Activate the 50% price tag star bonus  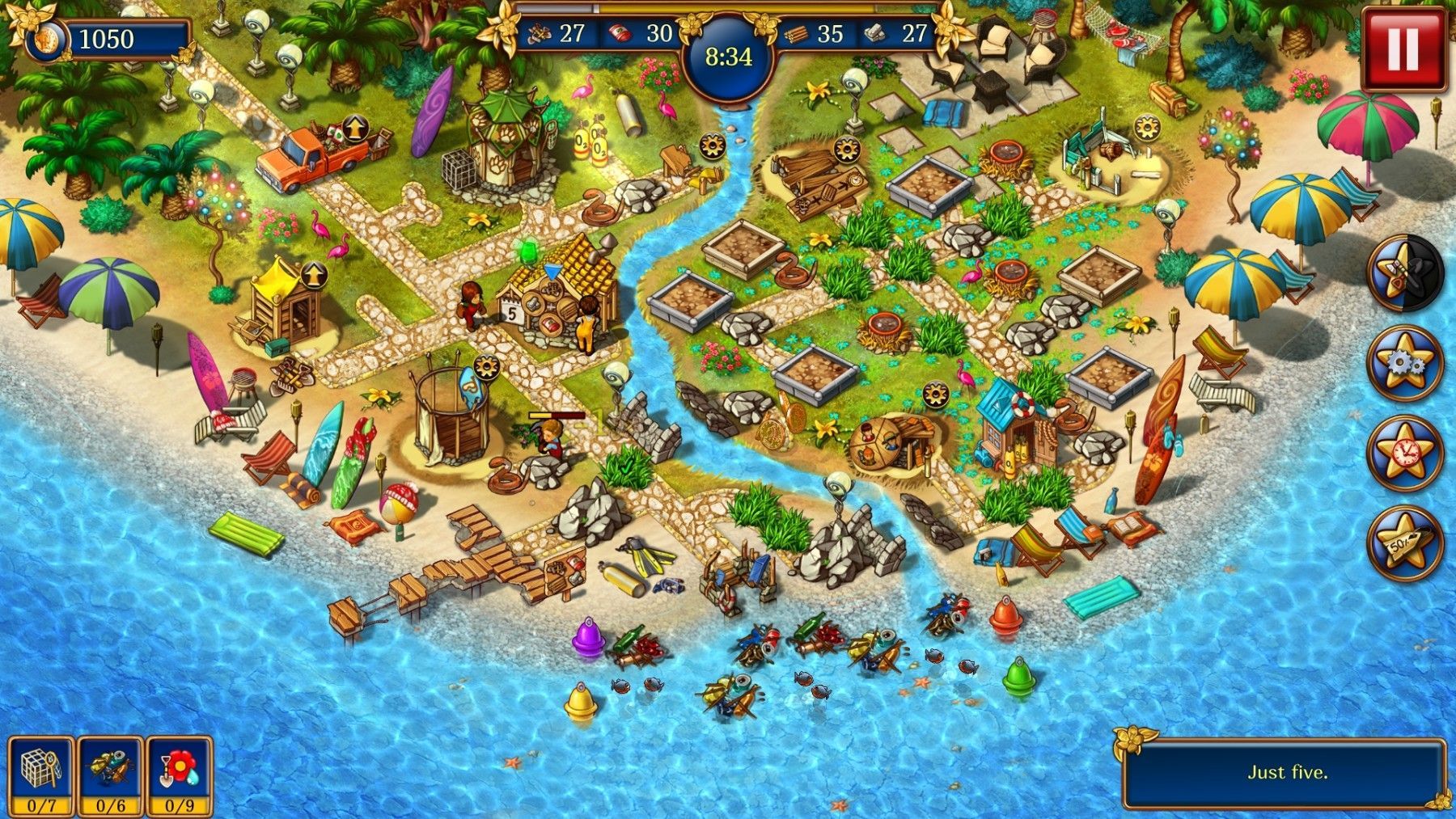[x=1405, y=542]
